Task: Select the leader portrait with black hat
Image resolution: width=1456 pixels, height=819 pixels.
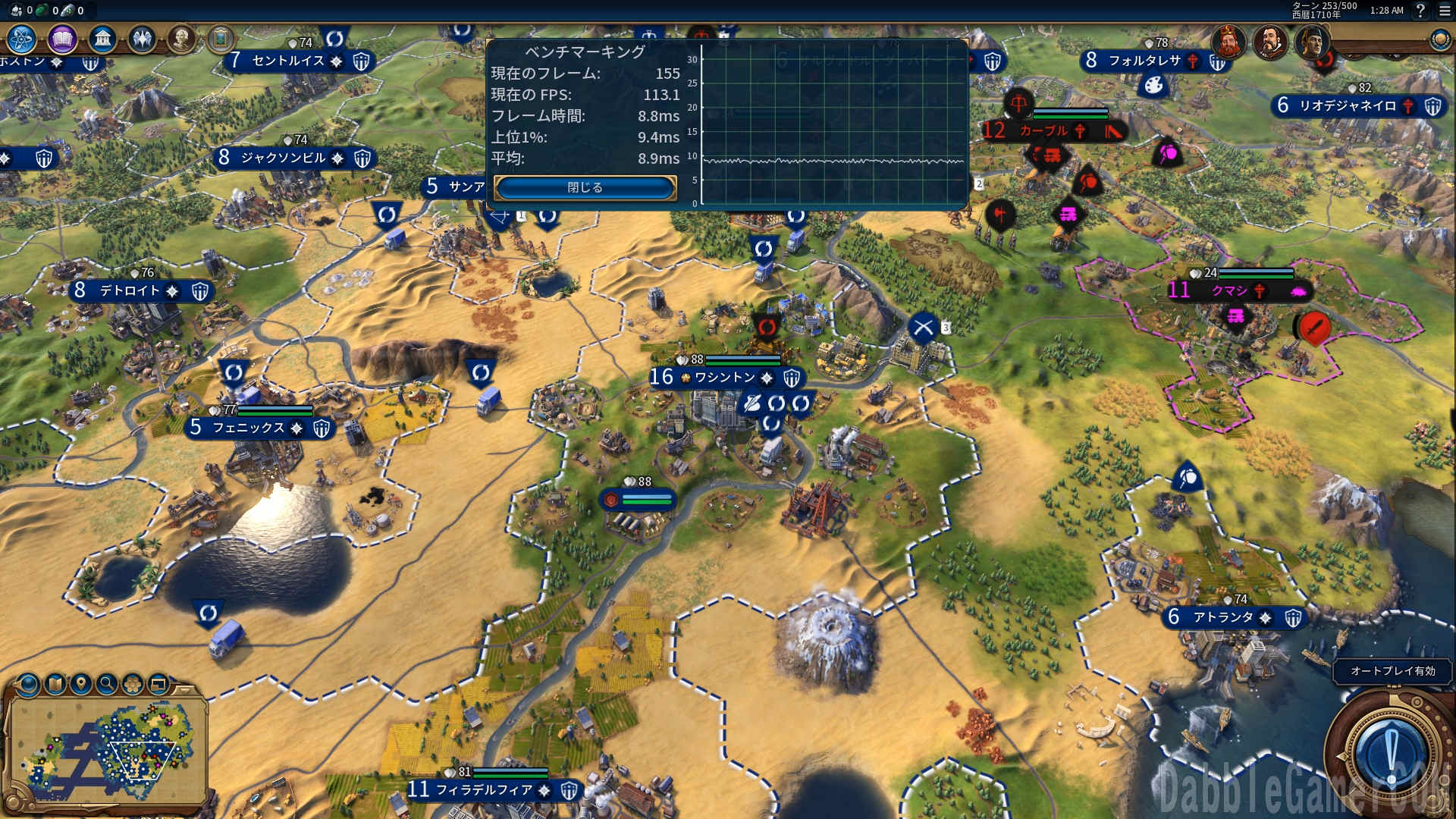Action: [x=1312, y=40]
